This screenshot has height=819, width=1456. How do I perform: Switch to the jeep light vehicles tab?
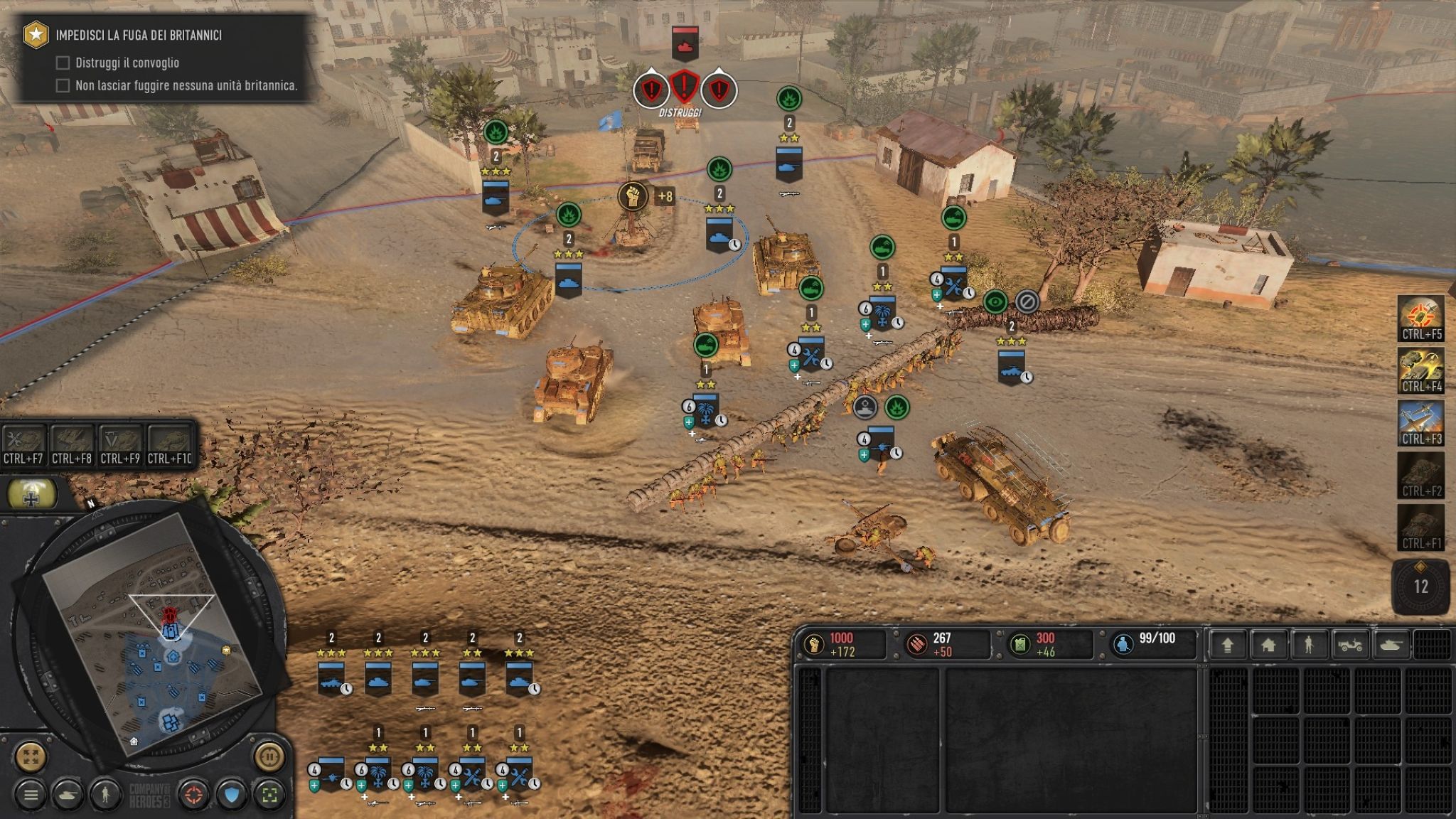point(1349,645)
